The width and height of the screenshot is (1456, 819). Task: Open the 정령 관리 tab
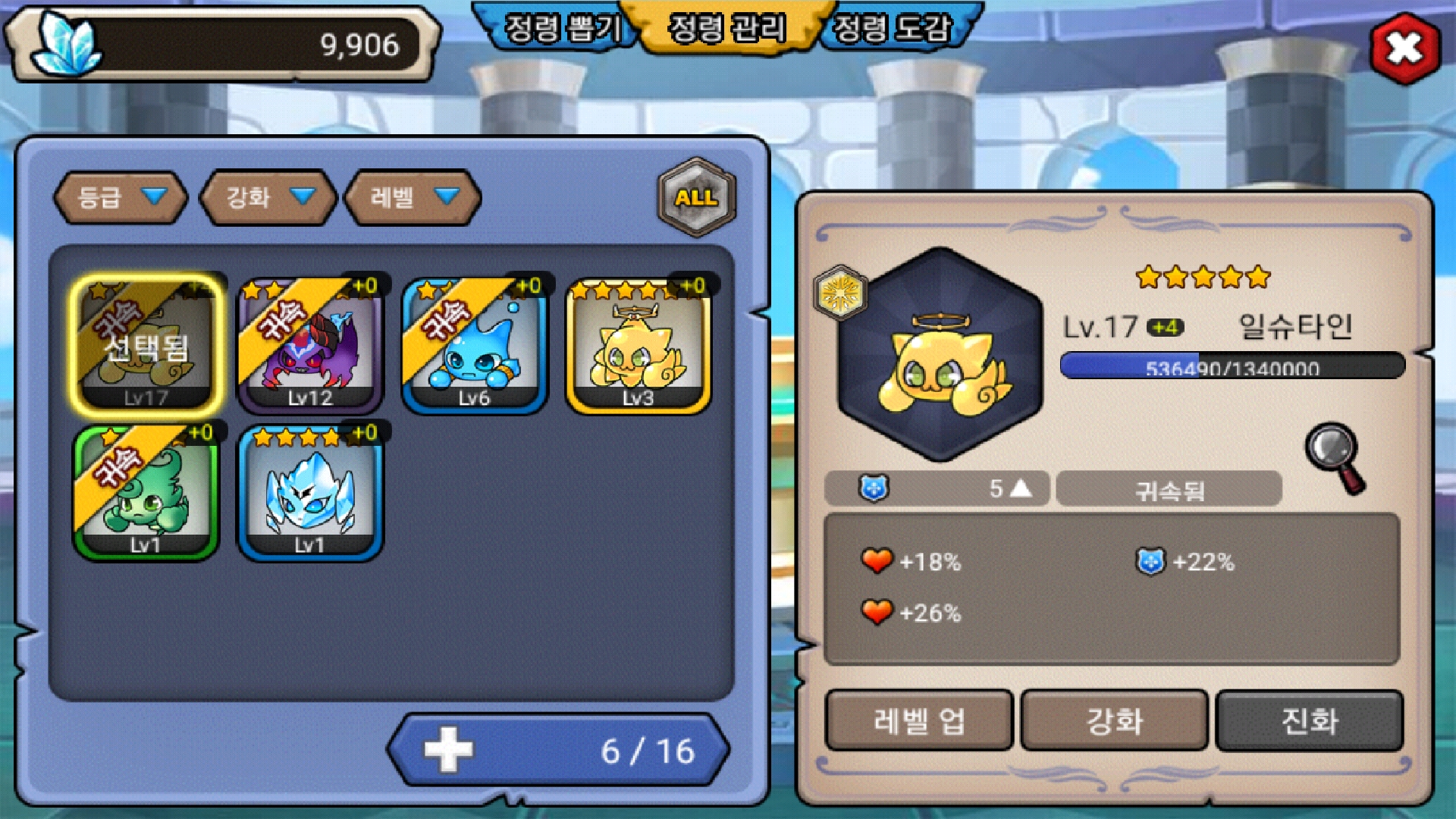click(x=726, y=29)
